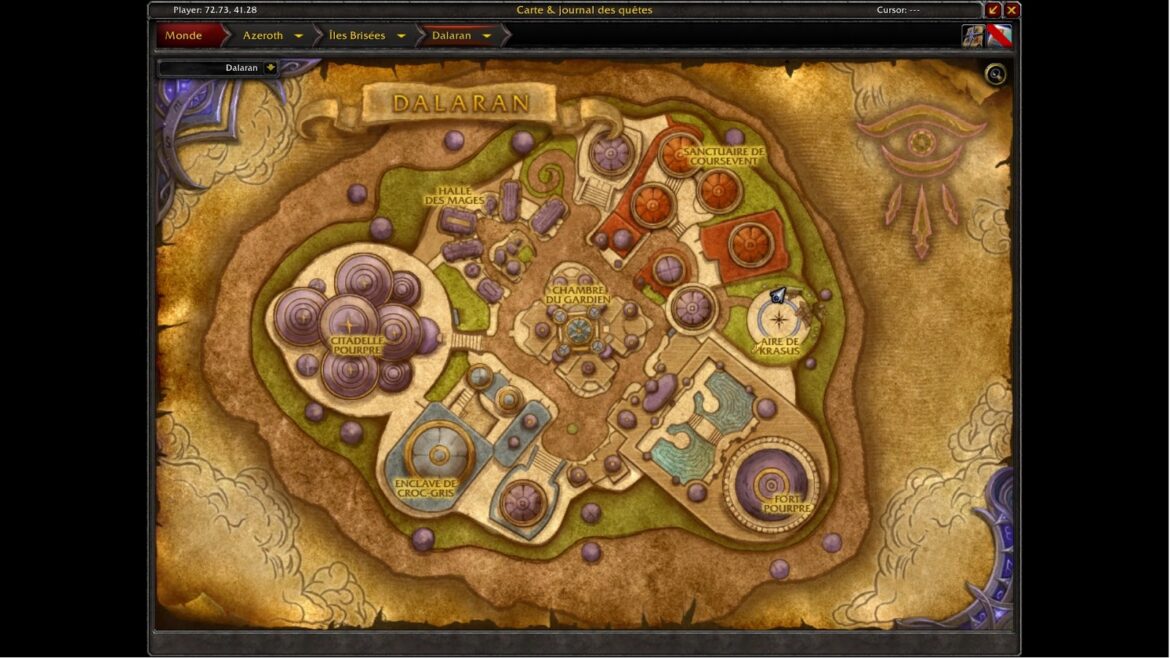This screenshot has height=658, width=1170.
Task: Click the character portrait icon in top bar
Action: [972, 36]
